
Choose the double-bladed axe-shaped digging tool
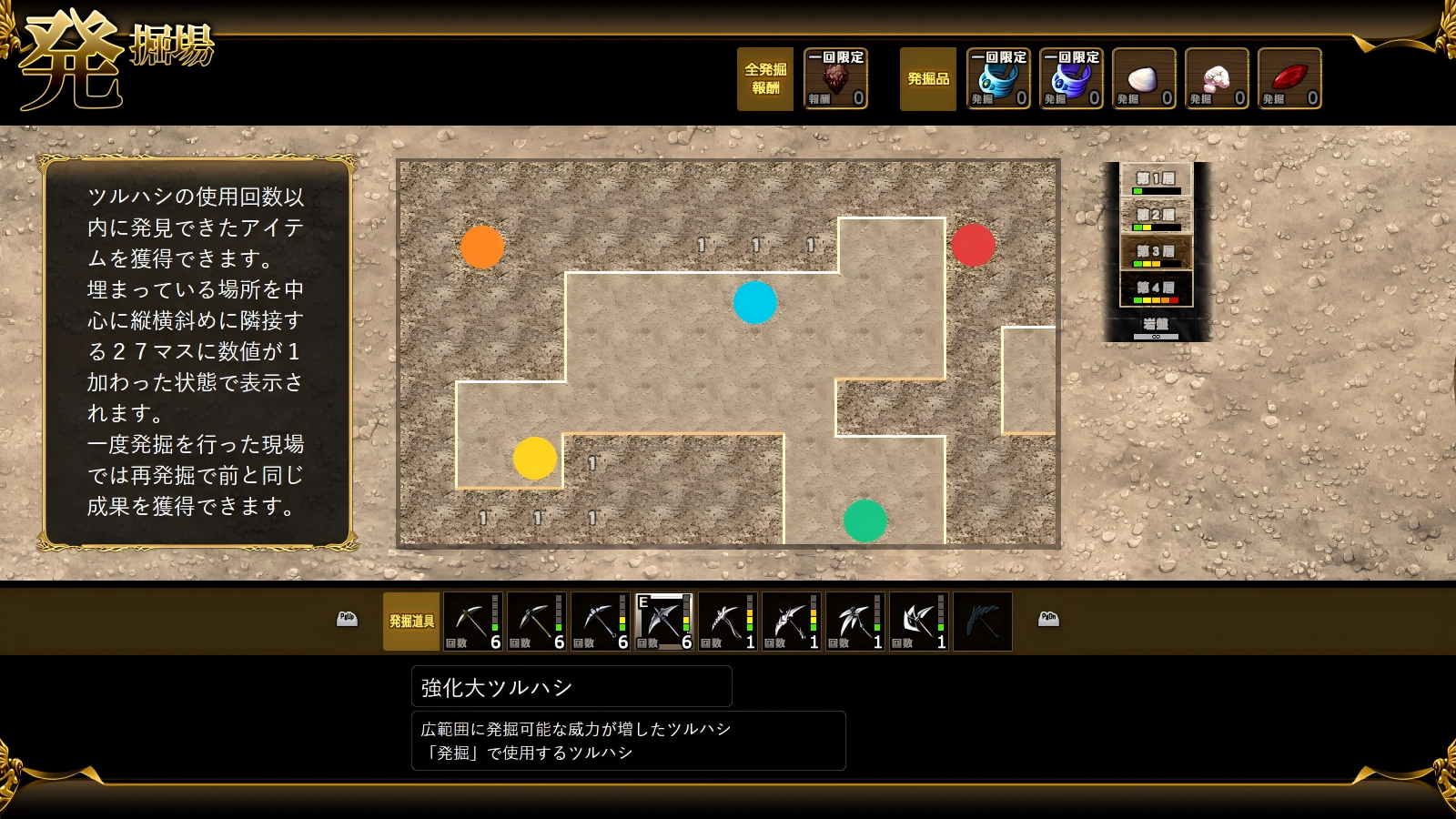coord(918,622)
